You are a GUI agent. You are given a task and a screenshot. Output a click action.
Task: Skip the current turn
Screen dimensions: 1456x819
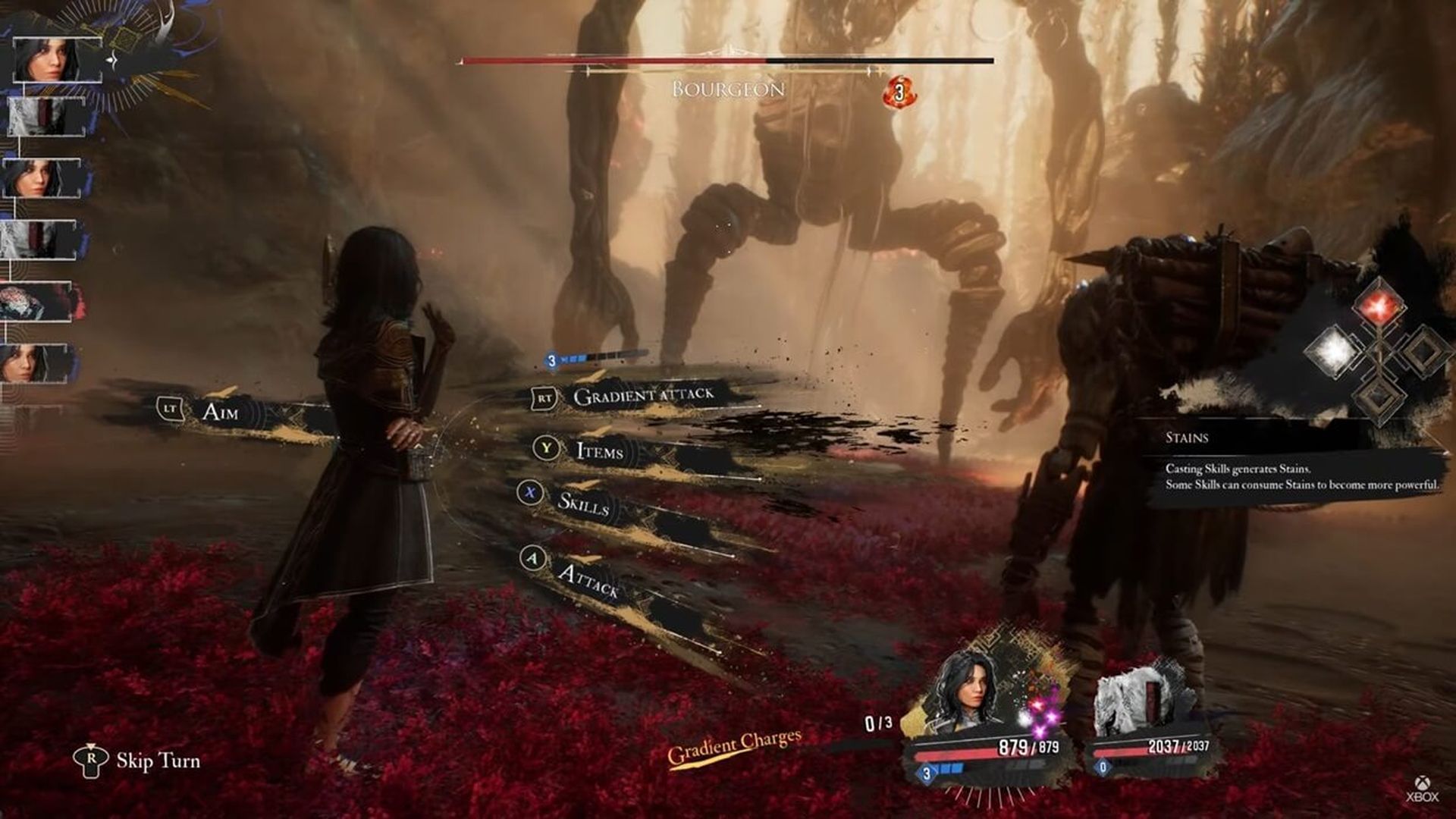point(157,761)
